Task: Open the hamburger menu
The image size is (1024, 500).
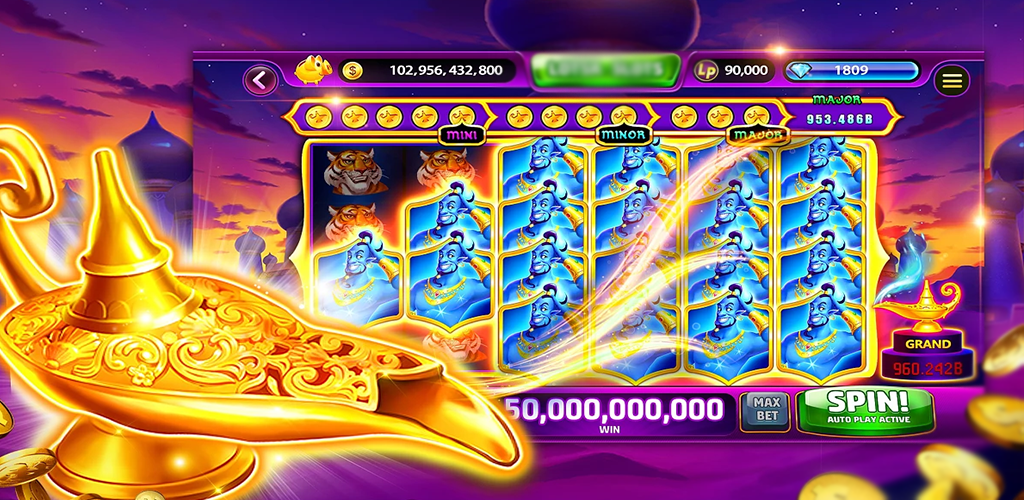Action: pos(952,80)
